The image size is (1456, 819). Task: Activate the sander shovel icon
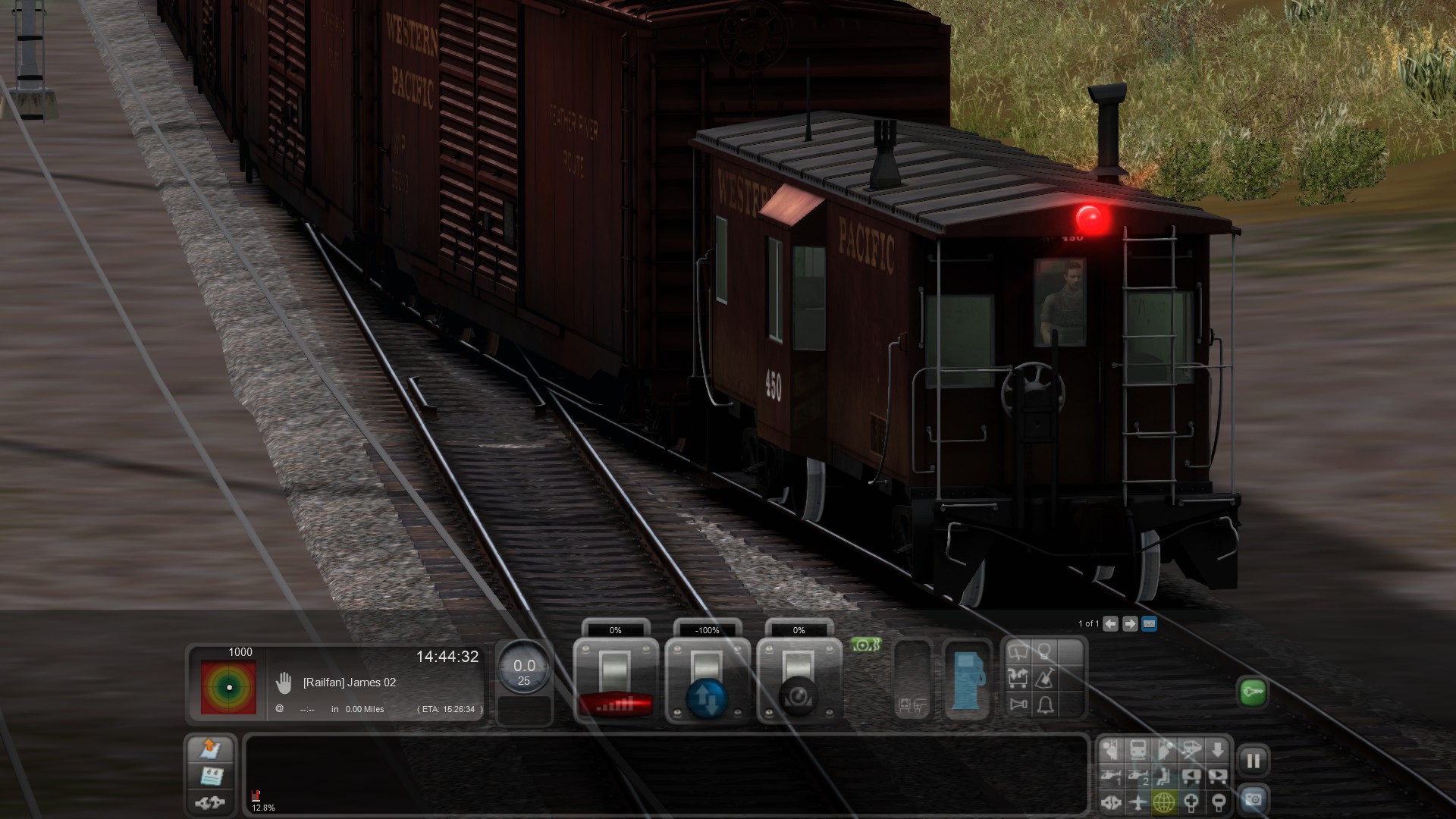1045,678
